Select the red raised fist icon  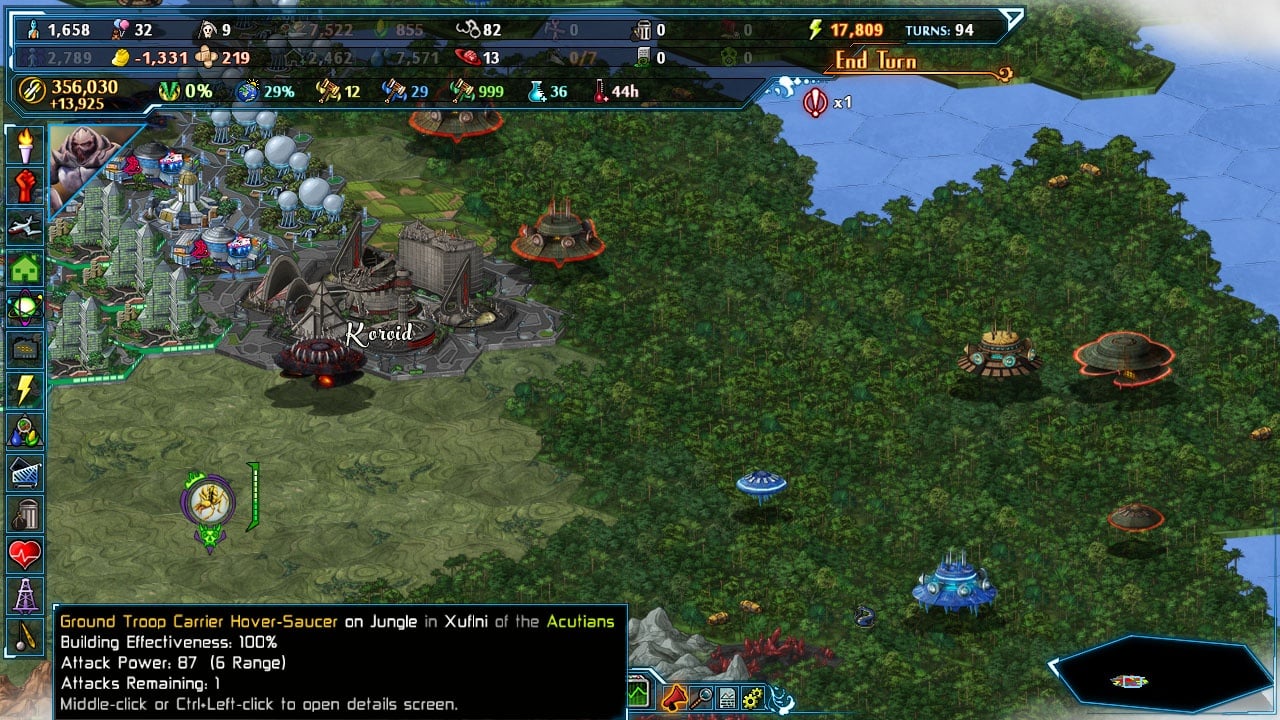[x=25, y=186]
